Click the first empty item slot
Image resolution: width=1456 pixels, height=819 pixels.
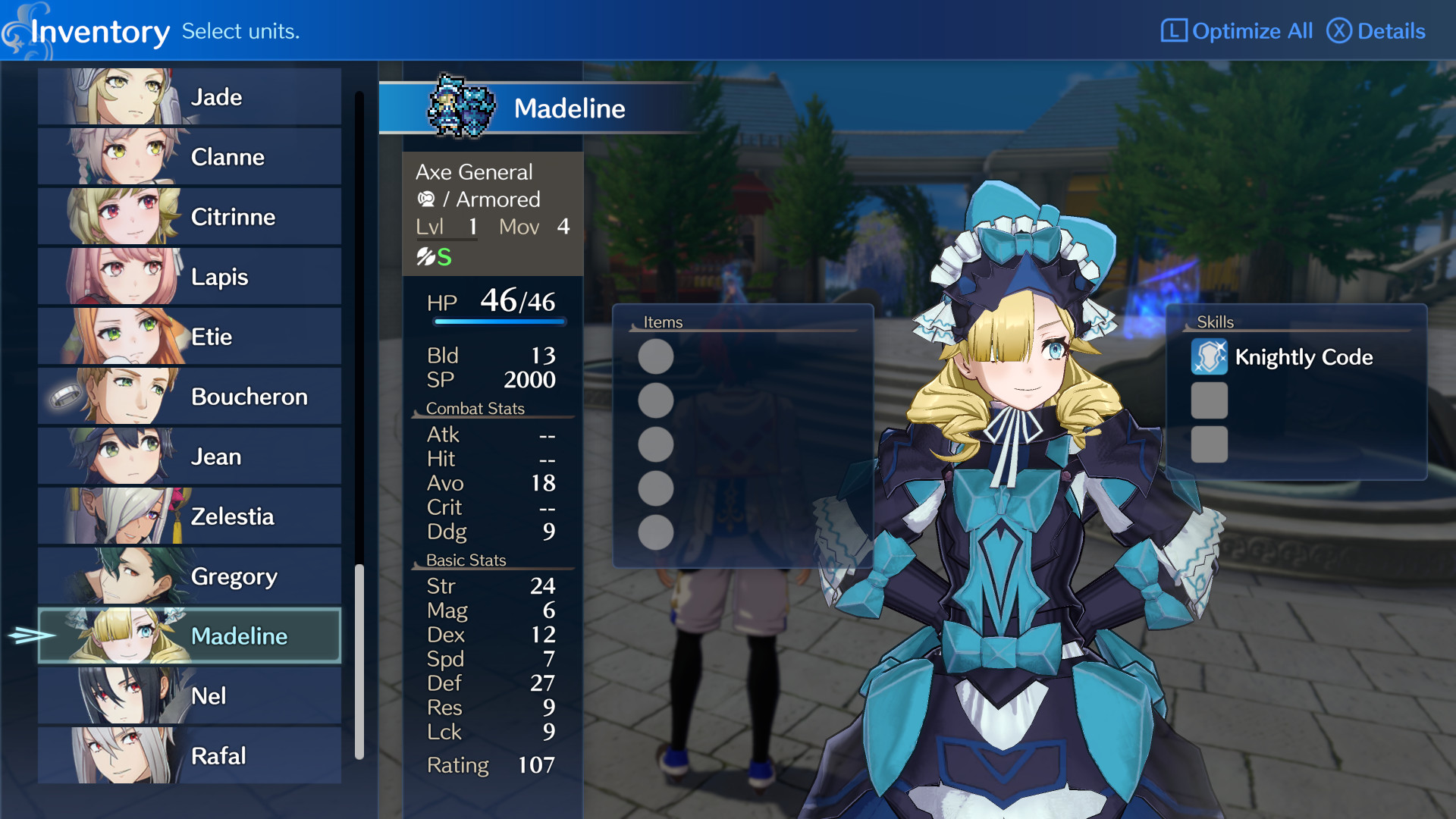[654, 356]
